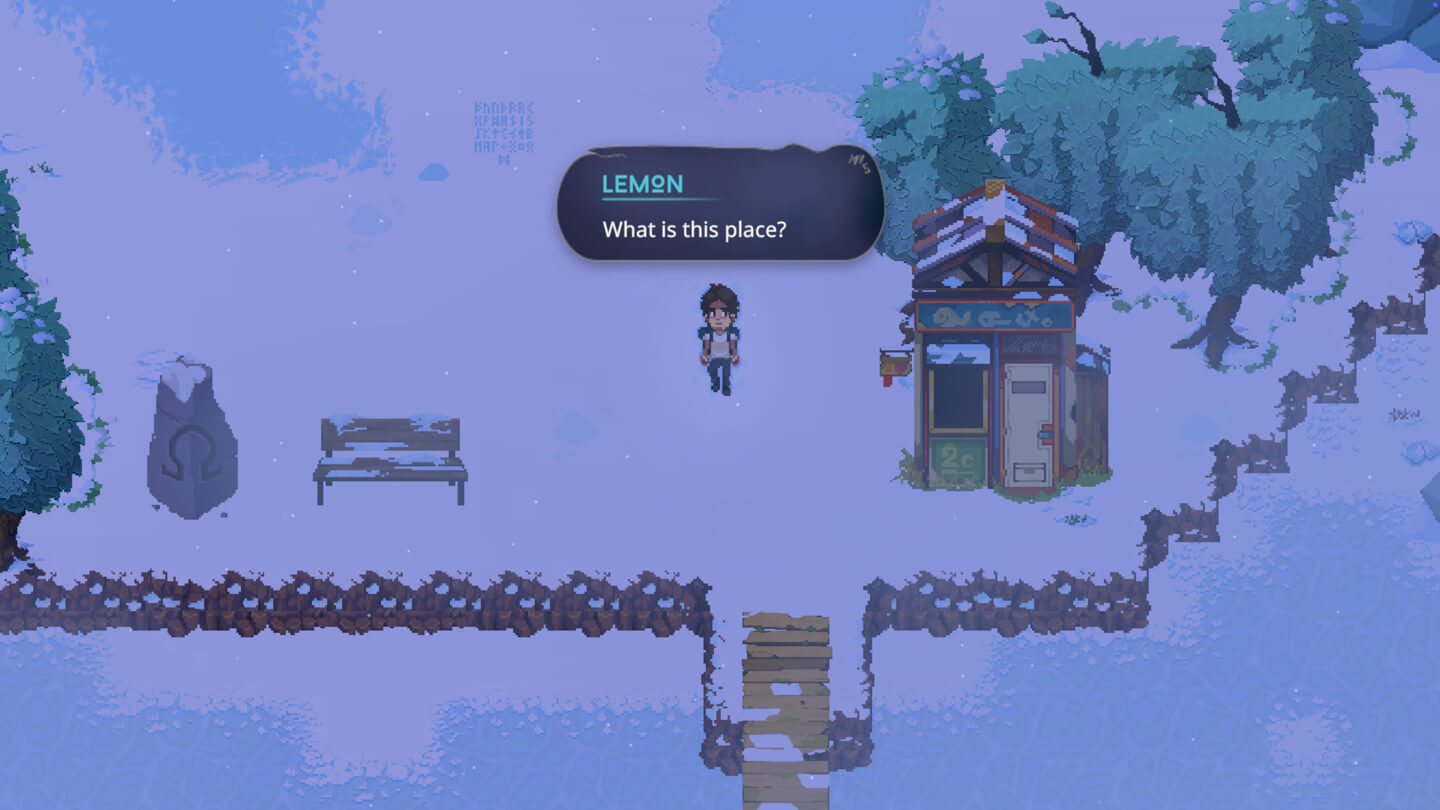Click the dialogue text 'What is this place?'

click(x=696, y=229)
